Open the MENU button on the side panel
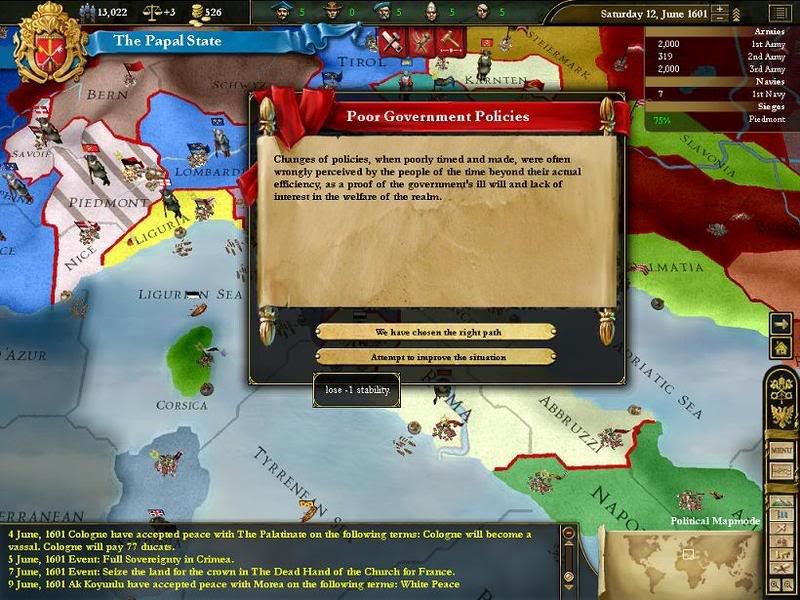This screenshot has width=800, height=600. point(782,449)
